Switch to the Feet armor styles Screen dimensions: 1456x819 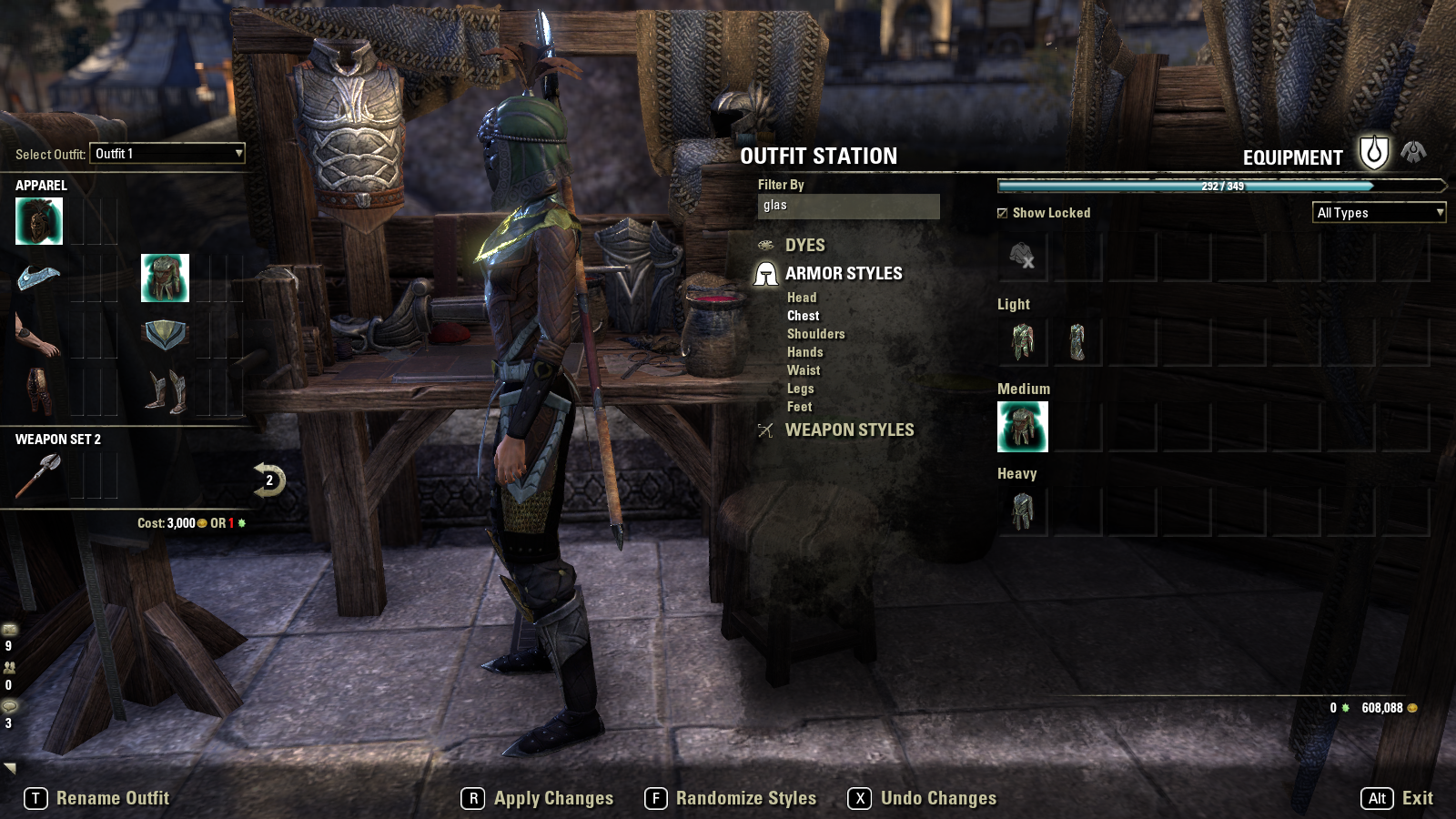(x=799, y=407)
